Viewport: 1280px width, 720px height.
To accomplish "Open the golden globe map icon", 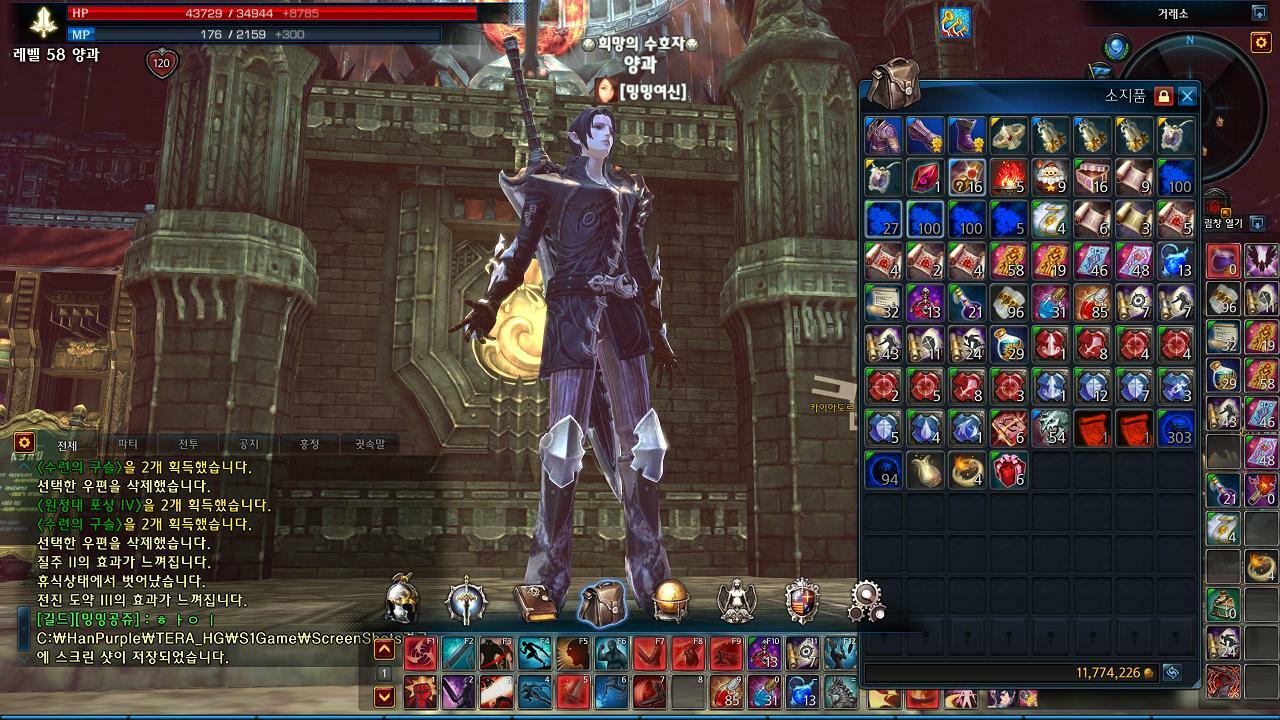I will (671, 602).
